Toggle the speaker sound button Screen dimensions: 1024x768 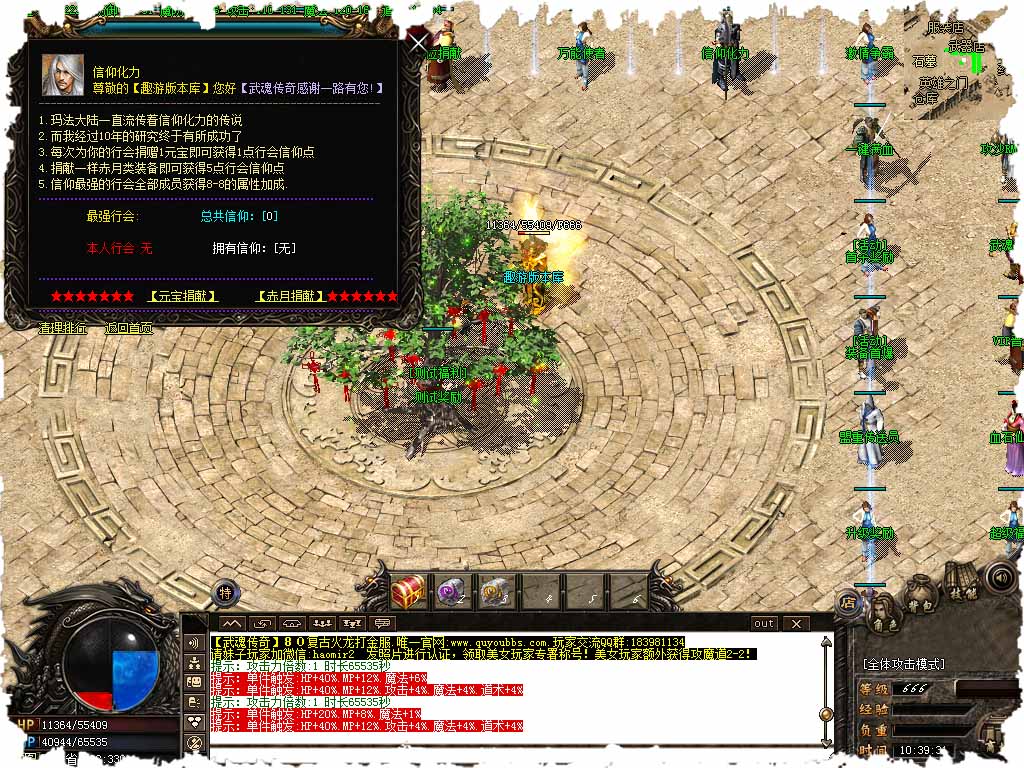[999, 577]
